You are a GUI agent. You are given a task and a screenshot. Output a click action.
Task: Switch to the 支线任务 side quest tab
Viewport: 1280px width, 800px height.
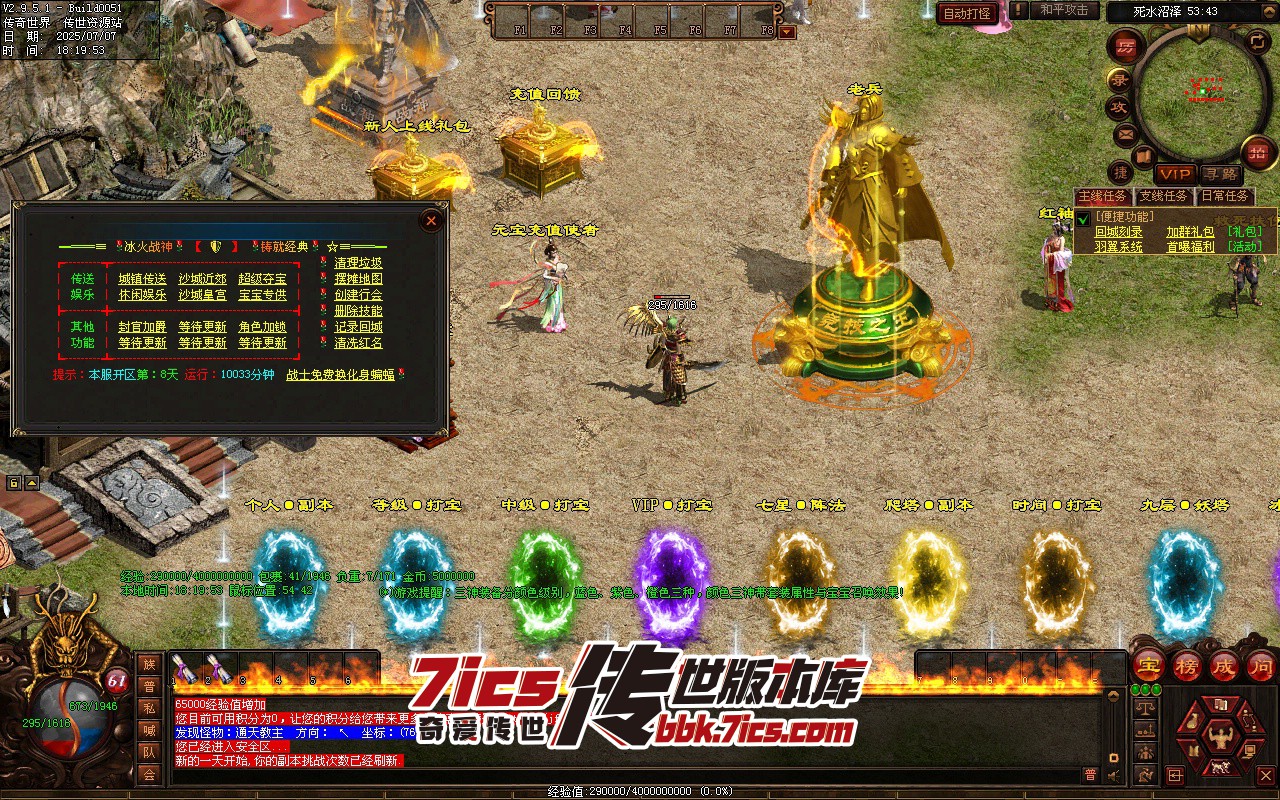(x=1164, y=197)
